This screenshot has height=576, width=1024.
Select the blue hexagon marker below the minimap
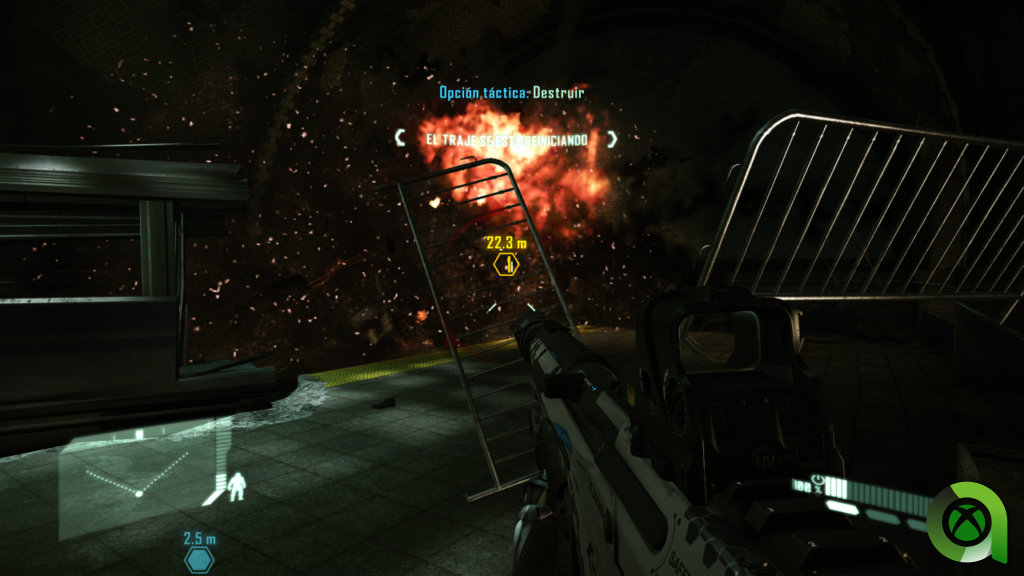click(x=200, y=560)
